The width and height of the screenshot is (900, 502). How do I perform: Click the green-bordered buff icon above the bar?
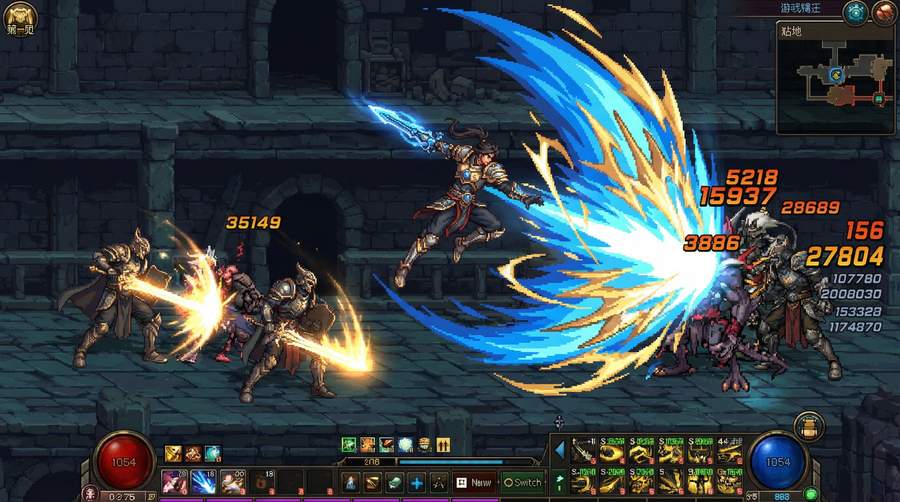tap(349, 445)
